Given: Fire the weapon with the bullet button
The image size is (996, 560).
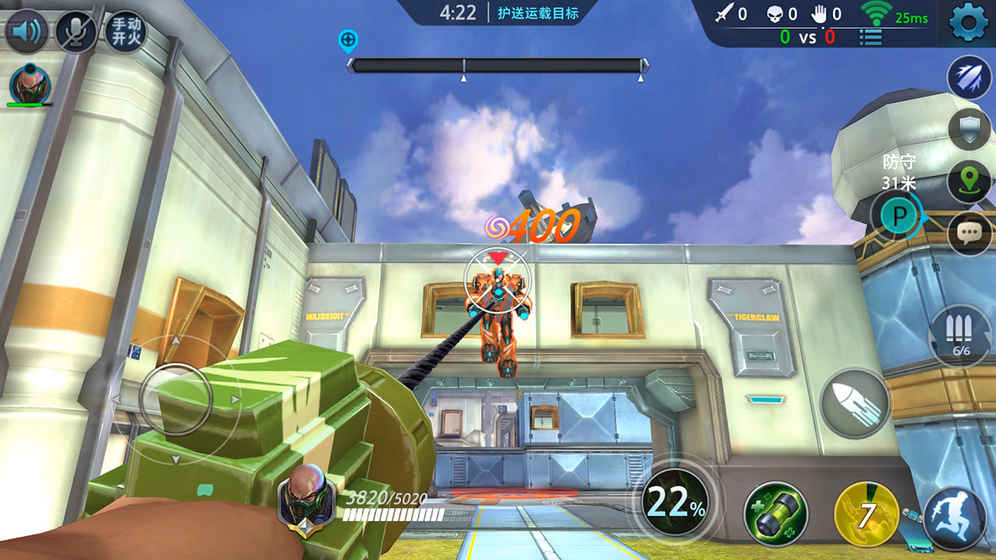Looking at the screenshot, I should point(855,404).
